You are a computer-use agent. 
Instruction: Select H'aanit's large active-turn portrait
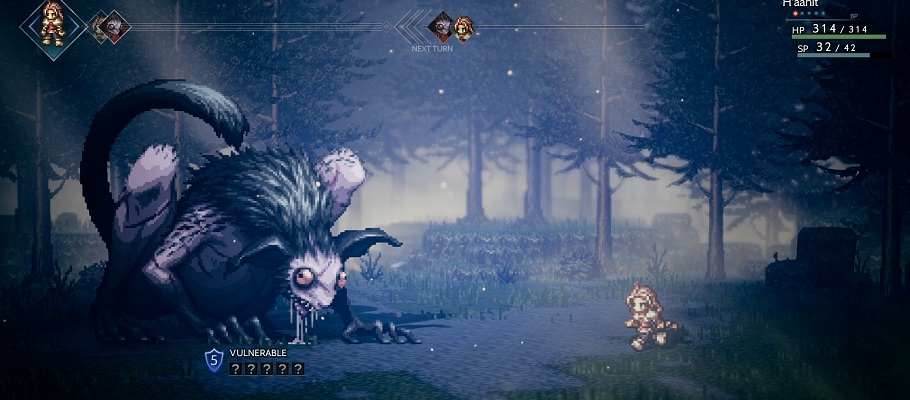point(51,23)
